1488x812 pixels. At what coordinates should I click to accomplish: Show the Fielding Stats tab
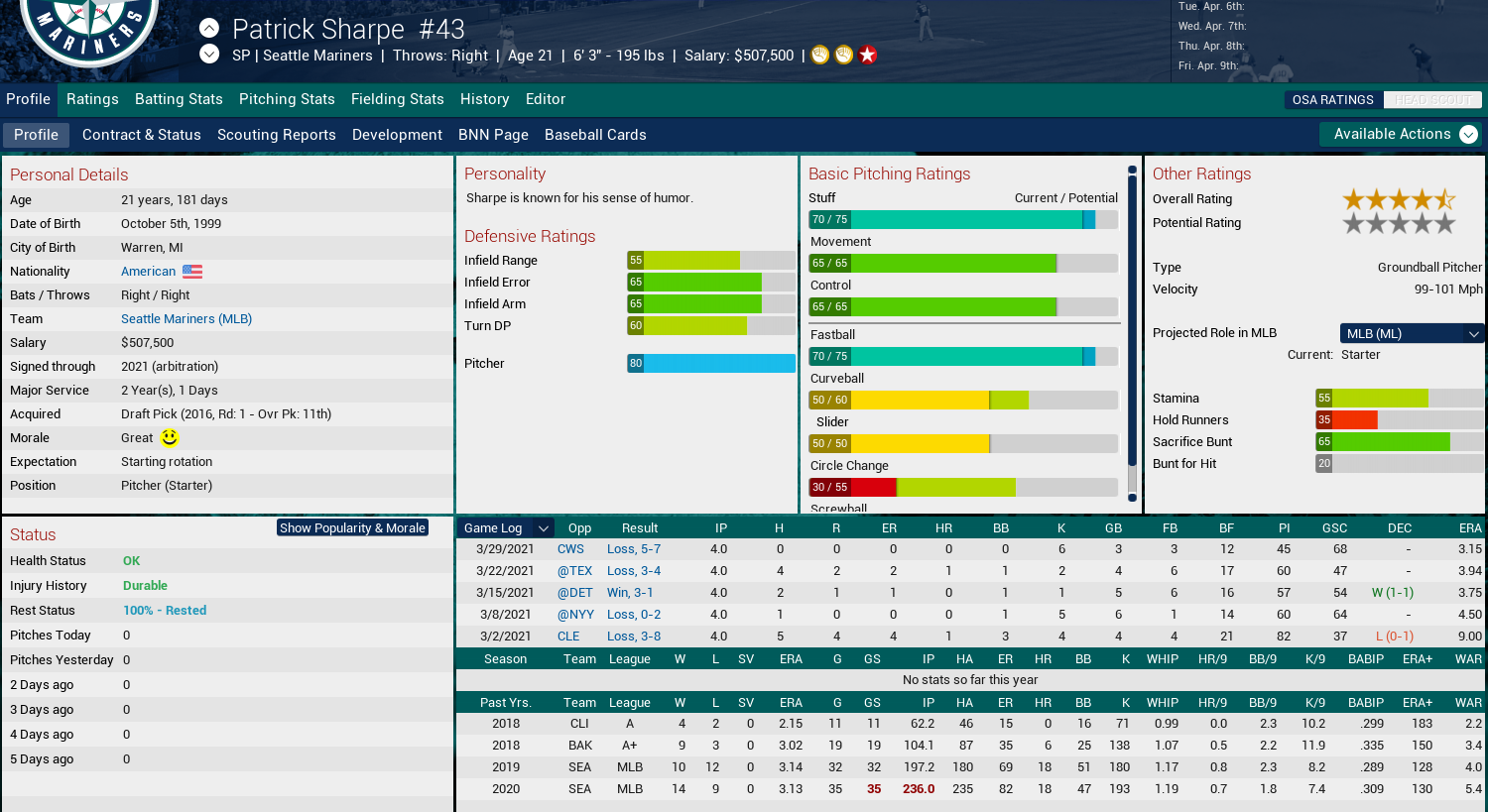[x=397, y=99]
